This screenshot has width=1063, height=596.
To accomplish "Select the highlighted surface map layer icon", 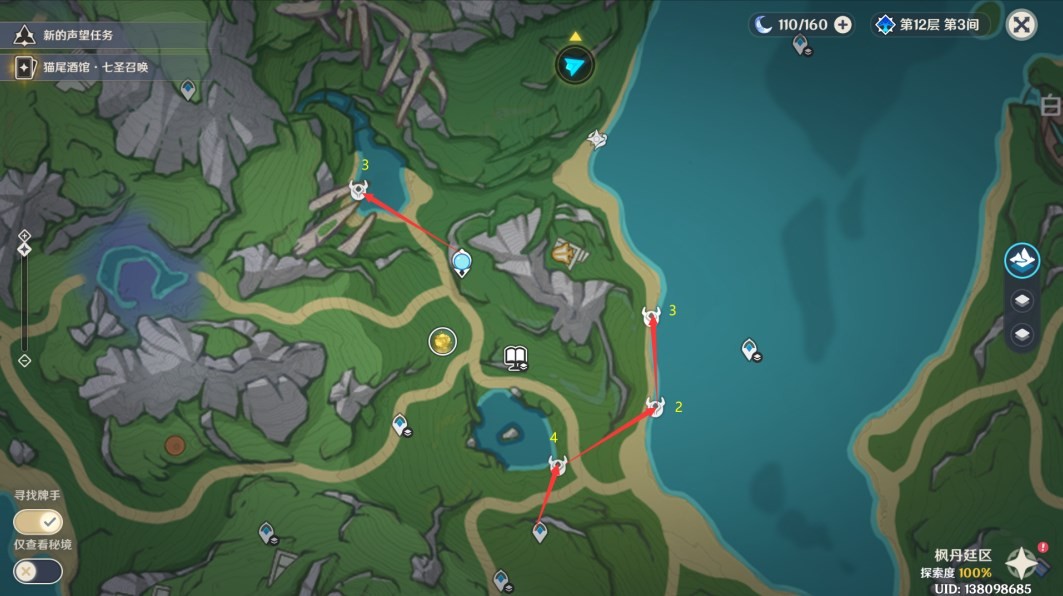I will [x=1022, y=261].
